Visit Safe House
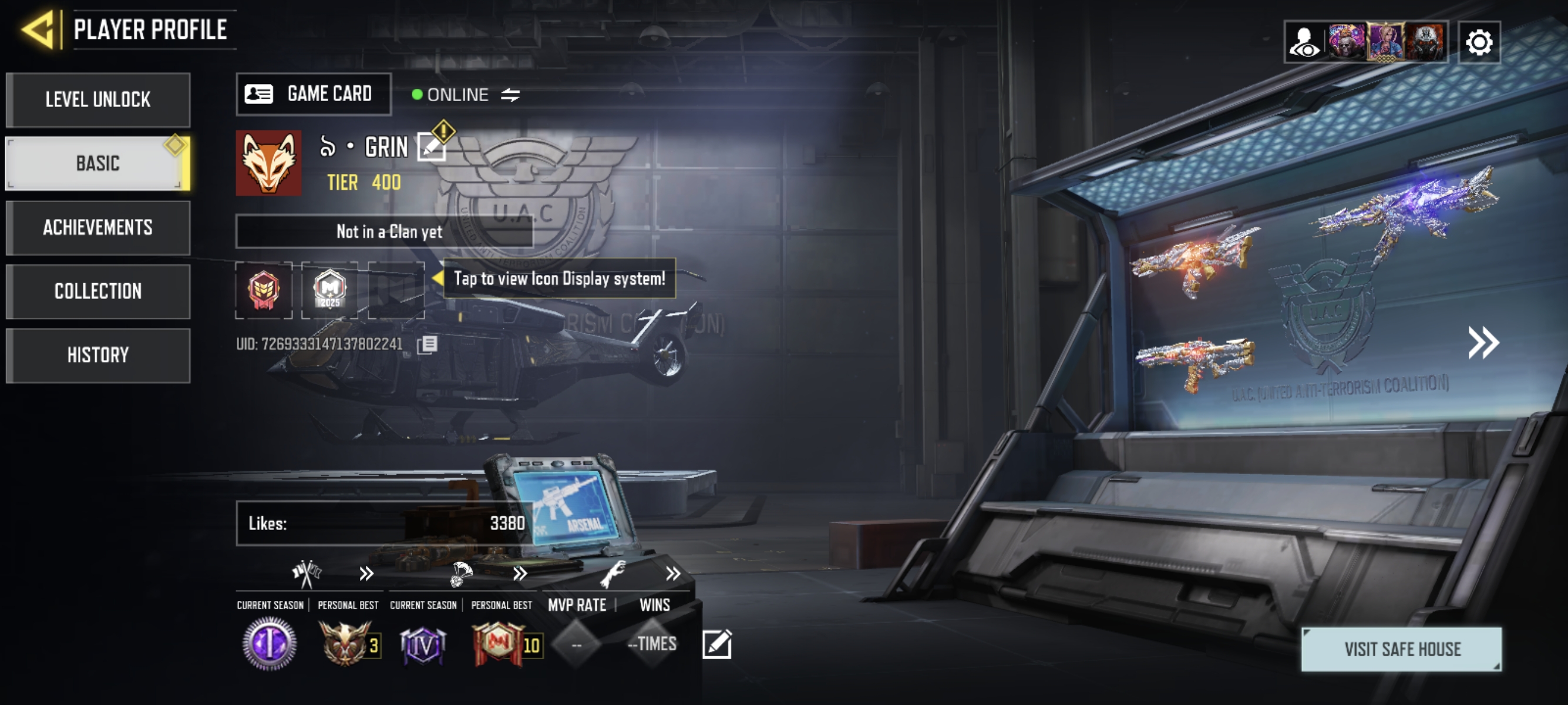Viewport: 1568px width, 705px height. pyautogui.click(x=1401, y=650)
